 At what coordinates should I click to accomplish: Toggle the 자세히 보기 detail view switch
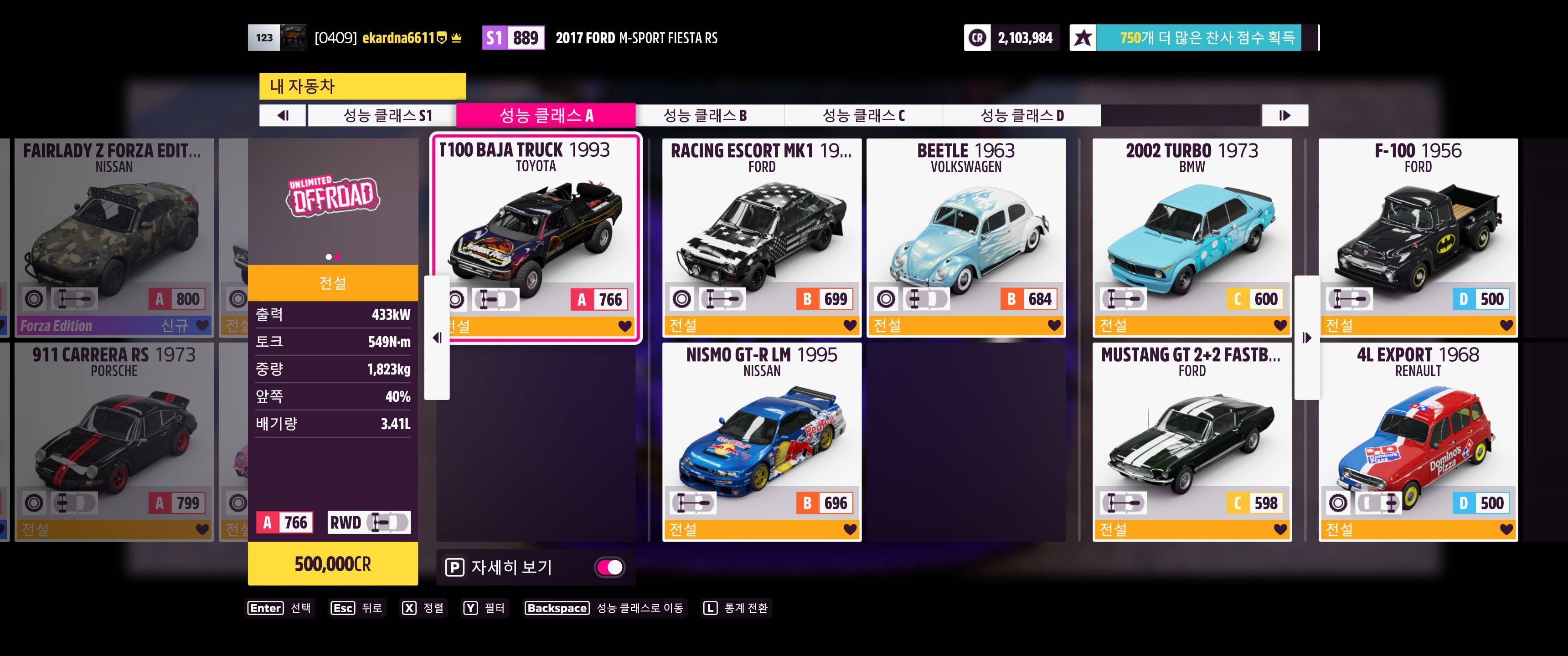(609, 567)
